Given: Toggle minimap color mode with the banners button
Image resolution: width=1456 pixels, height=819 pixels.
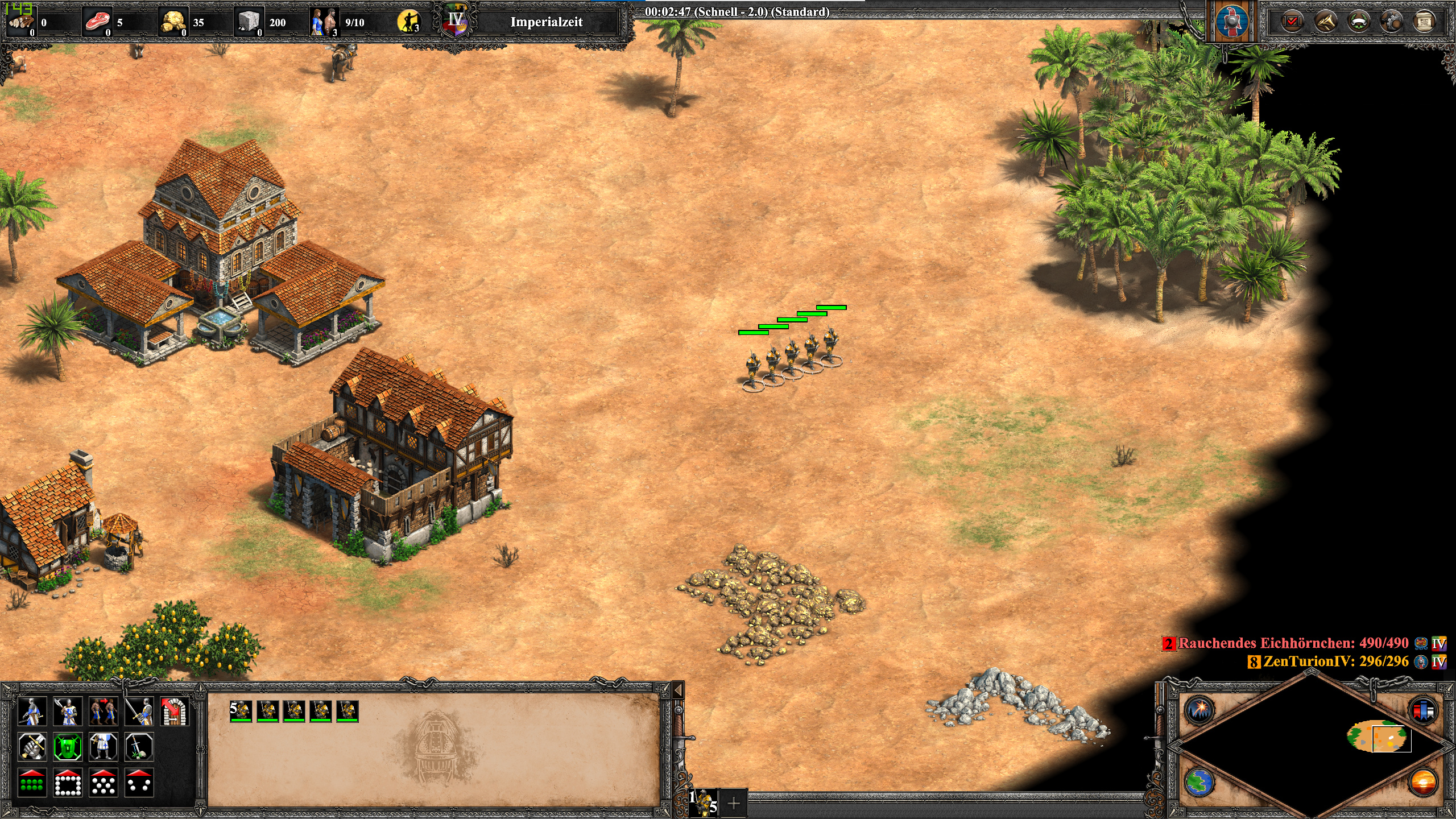Looking at the screenshot, I should click(1424, 710).
